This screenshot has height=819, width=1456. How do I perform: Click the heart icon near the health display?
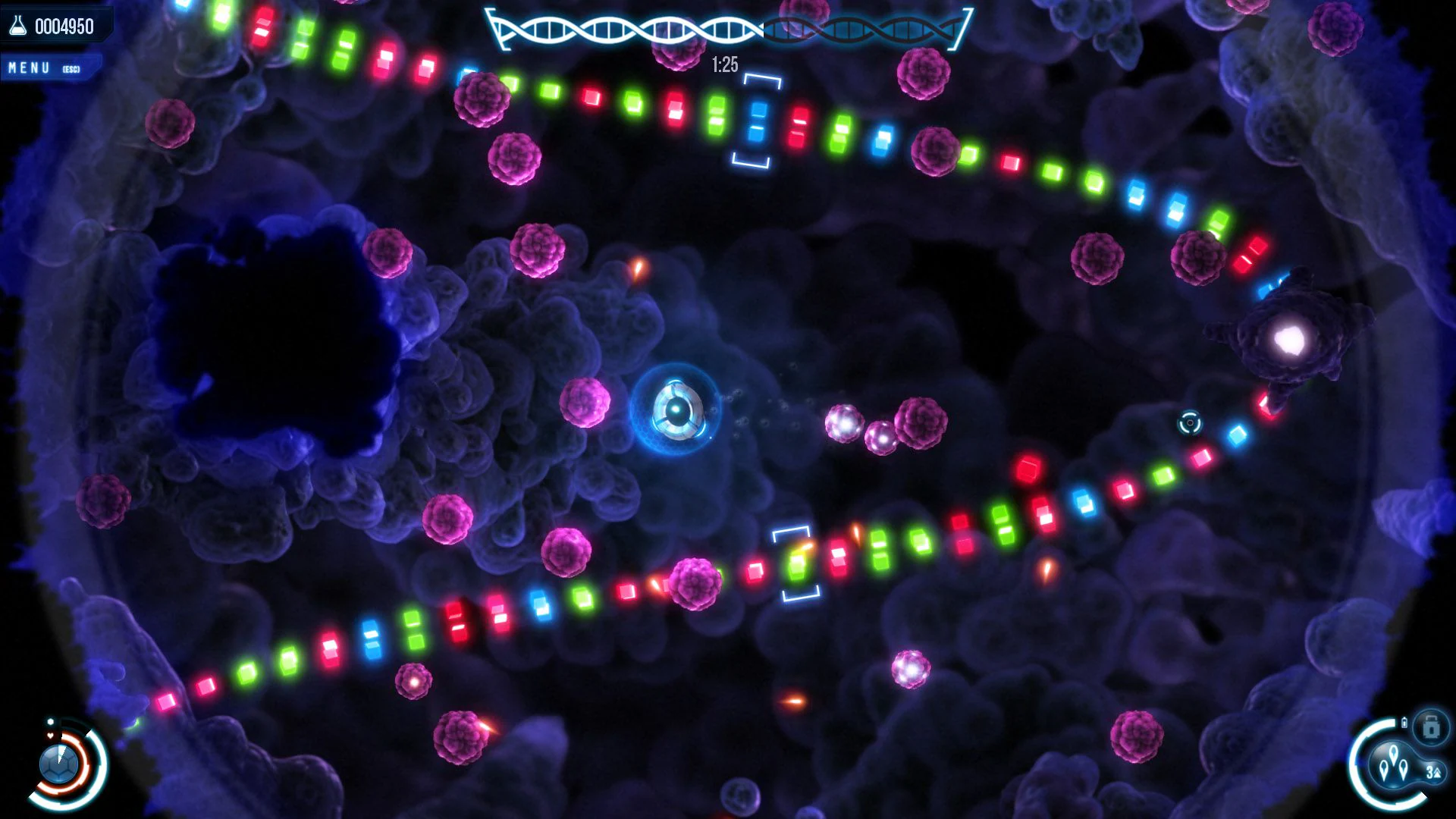[x=50, y=736]
